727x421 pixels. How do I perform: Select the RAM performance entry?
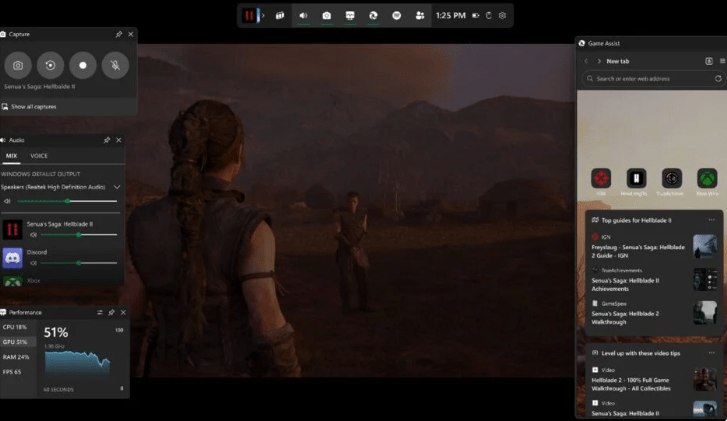tap(16, 357)
